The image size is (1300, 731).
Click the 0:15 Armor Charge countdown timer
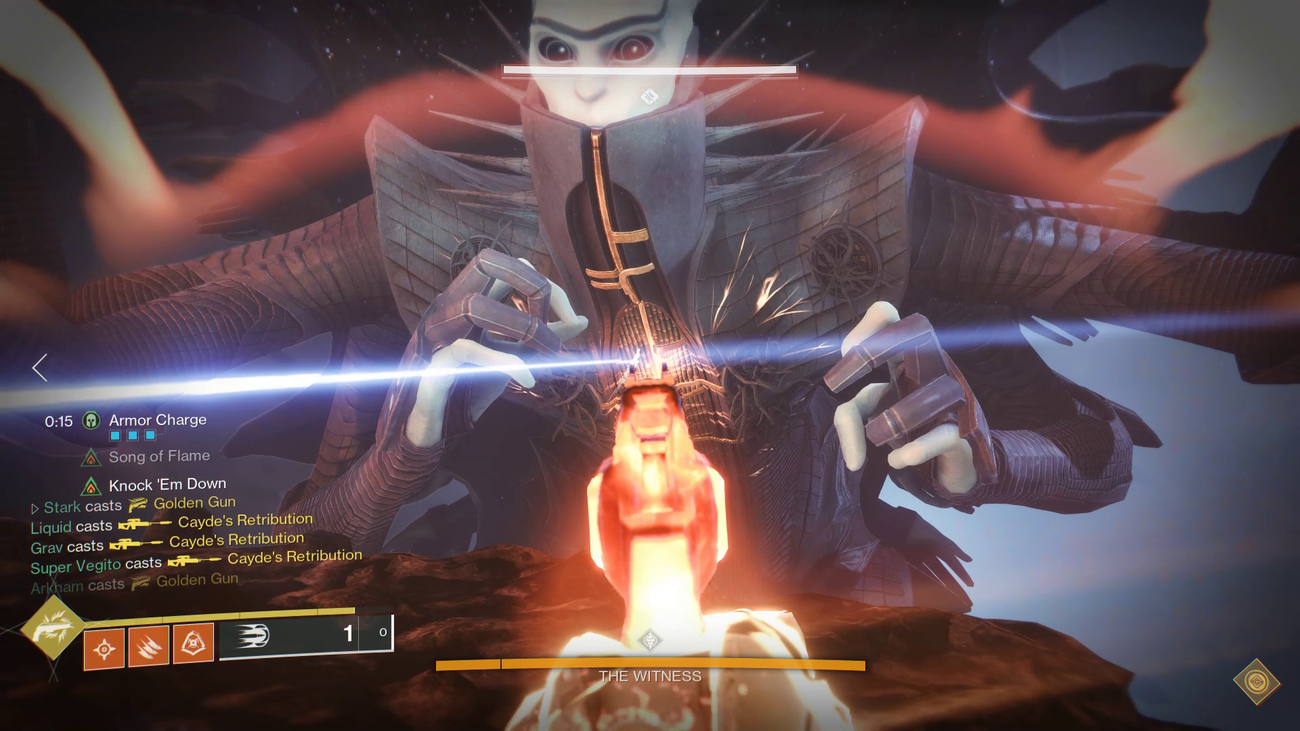coord(58,420)
